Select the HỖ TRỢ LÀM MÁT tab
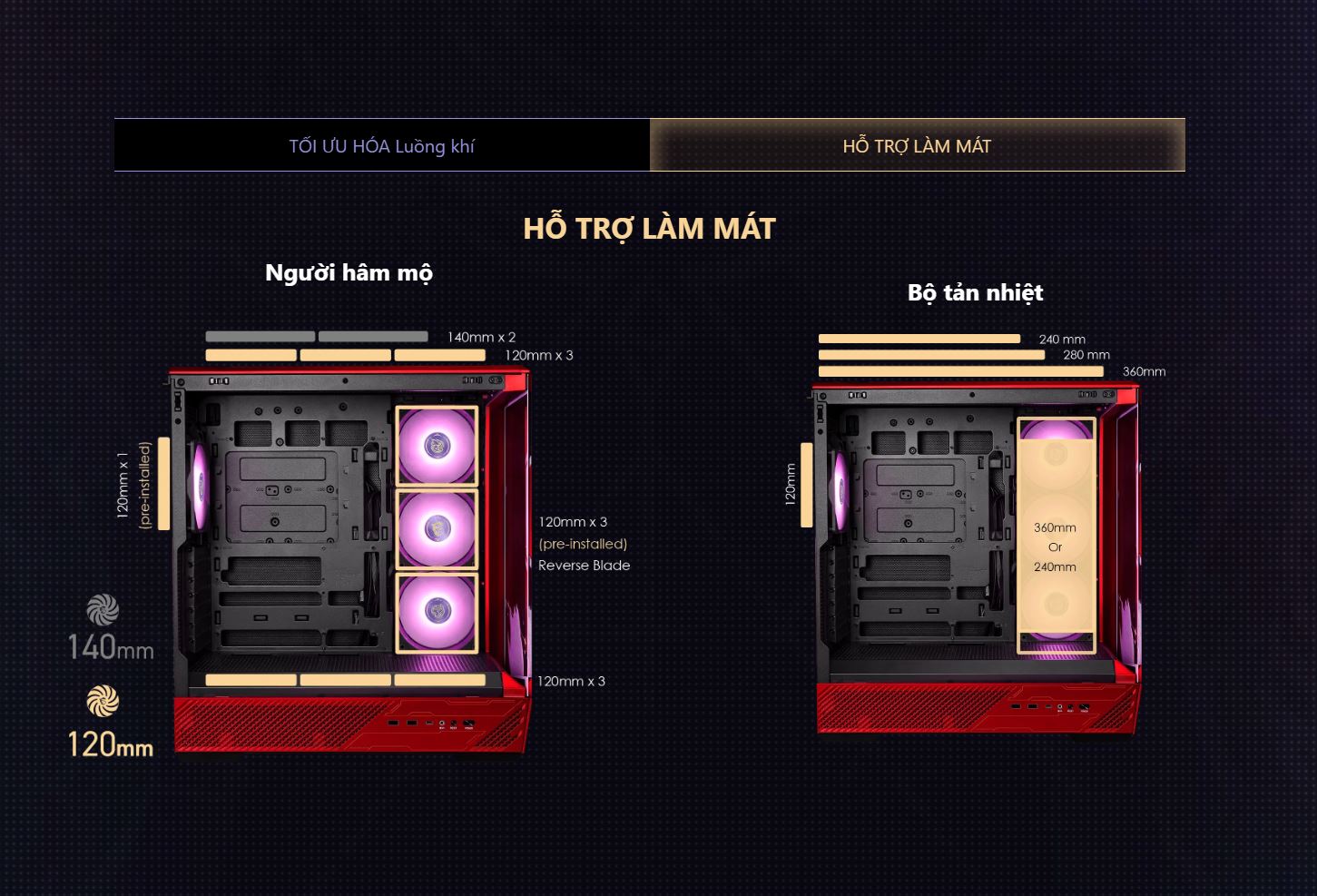The width and height of the screenshot is (1317, 896). (917, 145)
